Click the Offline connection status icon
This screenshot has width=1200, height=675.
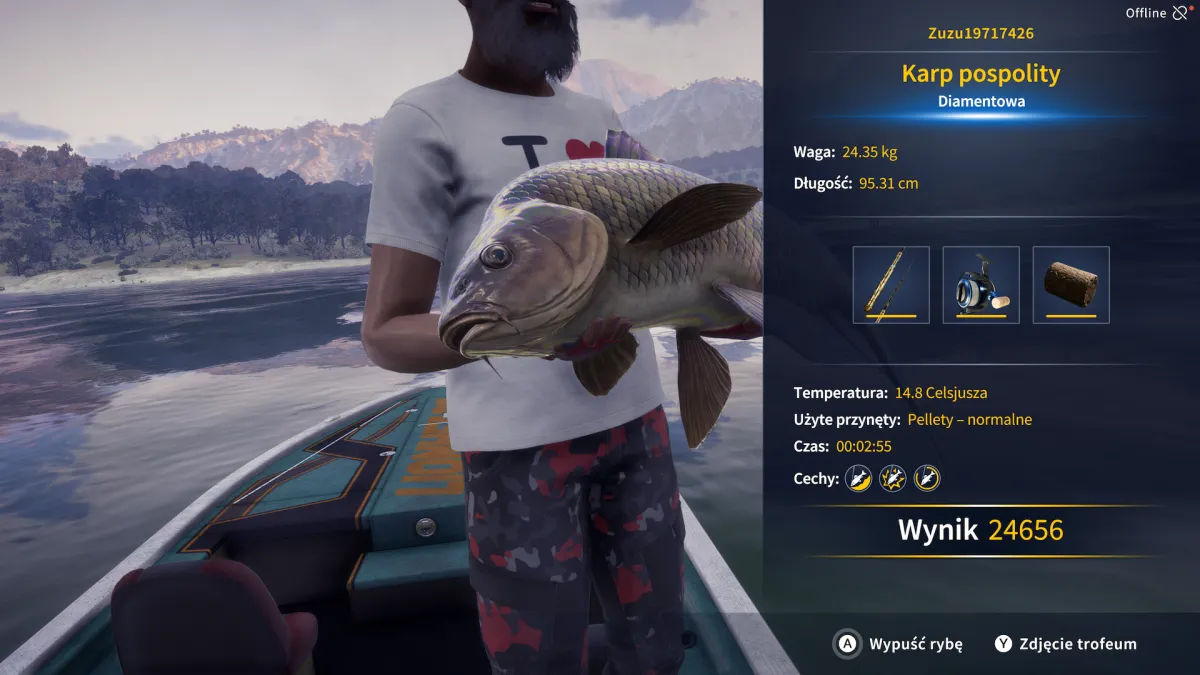click(x=1181, y=13)
